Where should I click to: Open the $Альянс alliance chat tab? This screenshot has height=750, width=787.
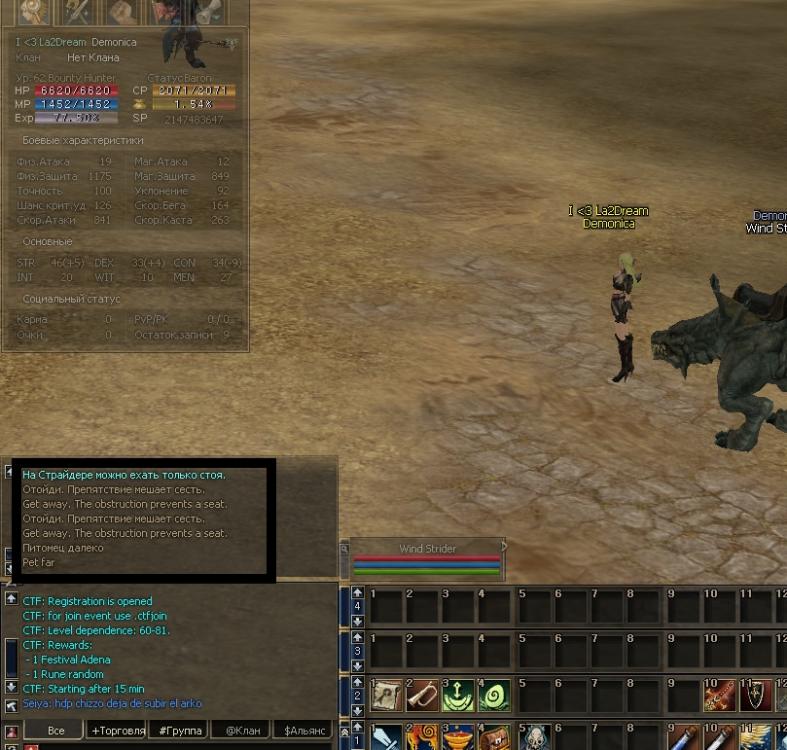(x=306, y=731)
